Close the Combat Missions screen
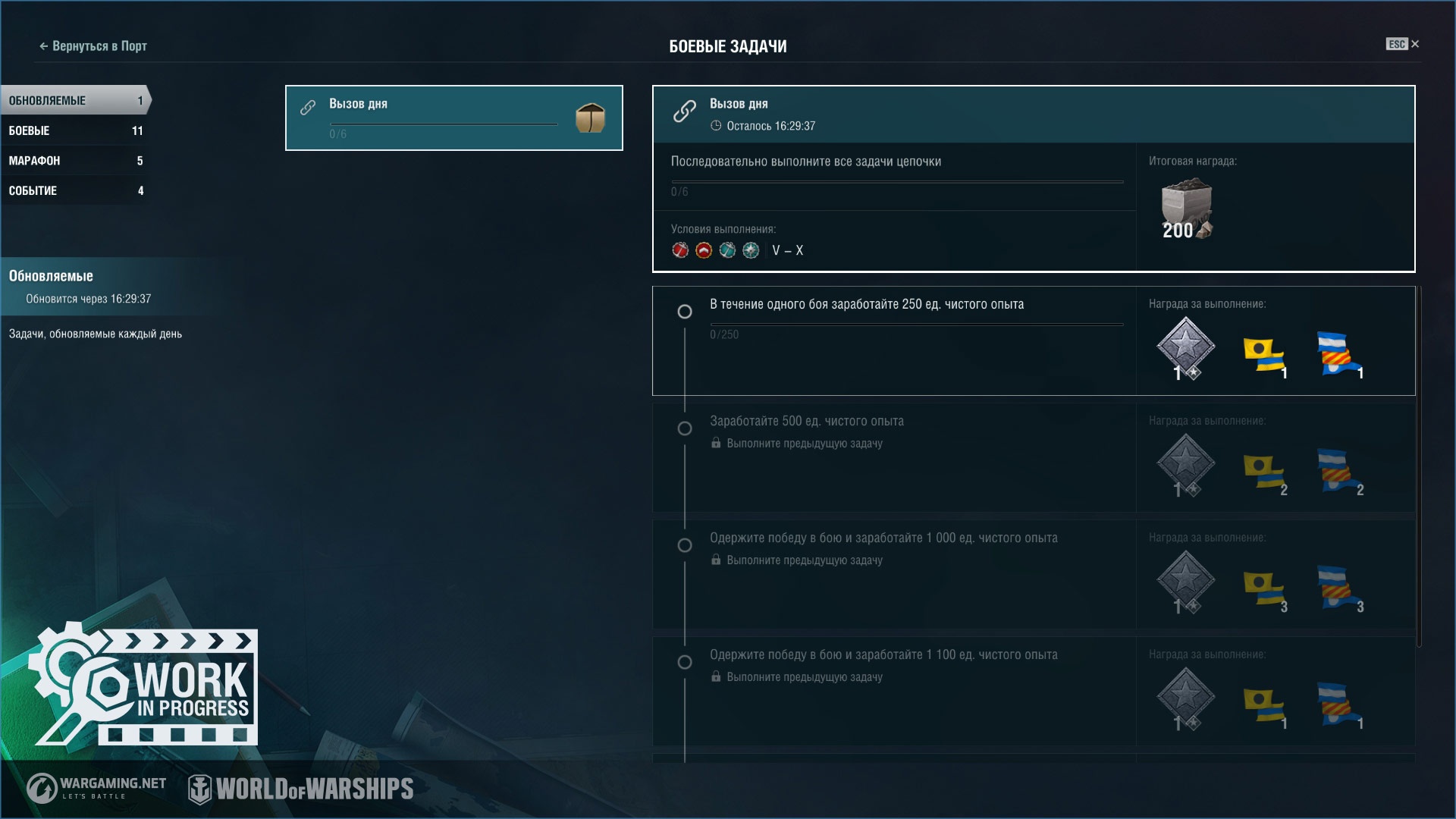This screenshot has height=819, width=1456. tap(1414, 44)
